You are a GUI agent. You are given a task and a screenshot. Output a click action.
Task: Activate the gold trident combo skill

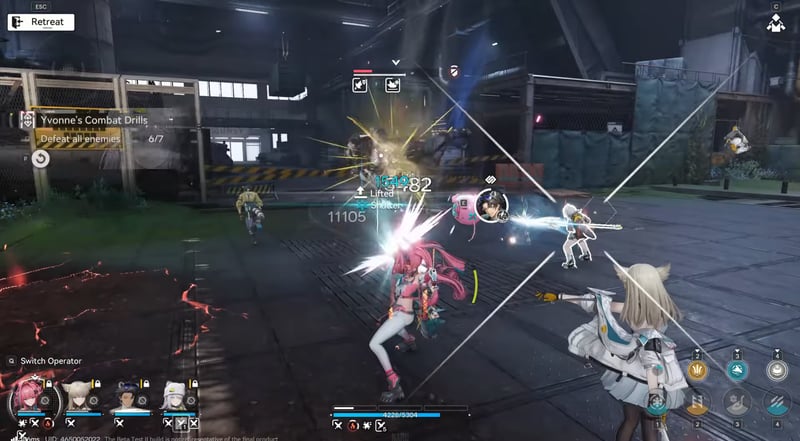point(699,370)
